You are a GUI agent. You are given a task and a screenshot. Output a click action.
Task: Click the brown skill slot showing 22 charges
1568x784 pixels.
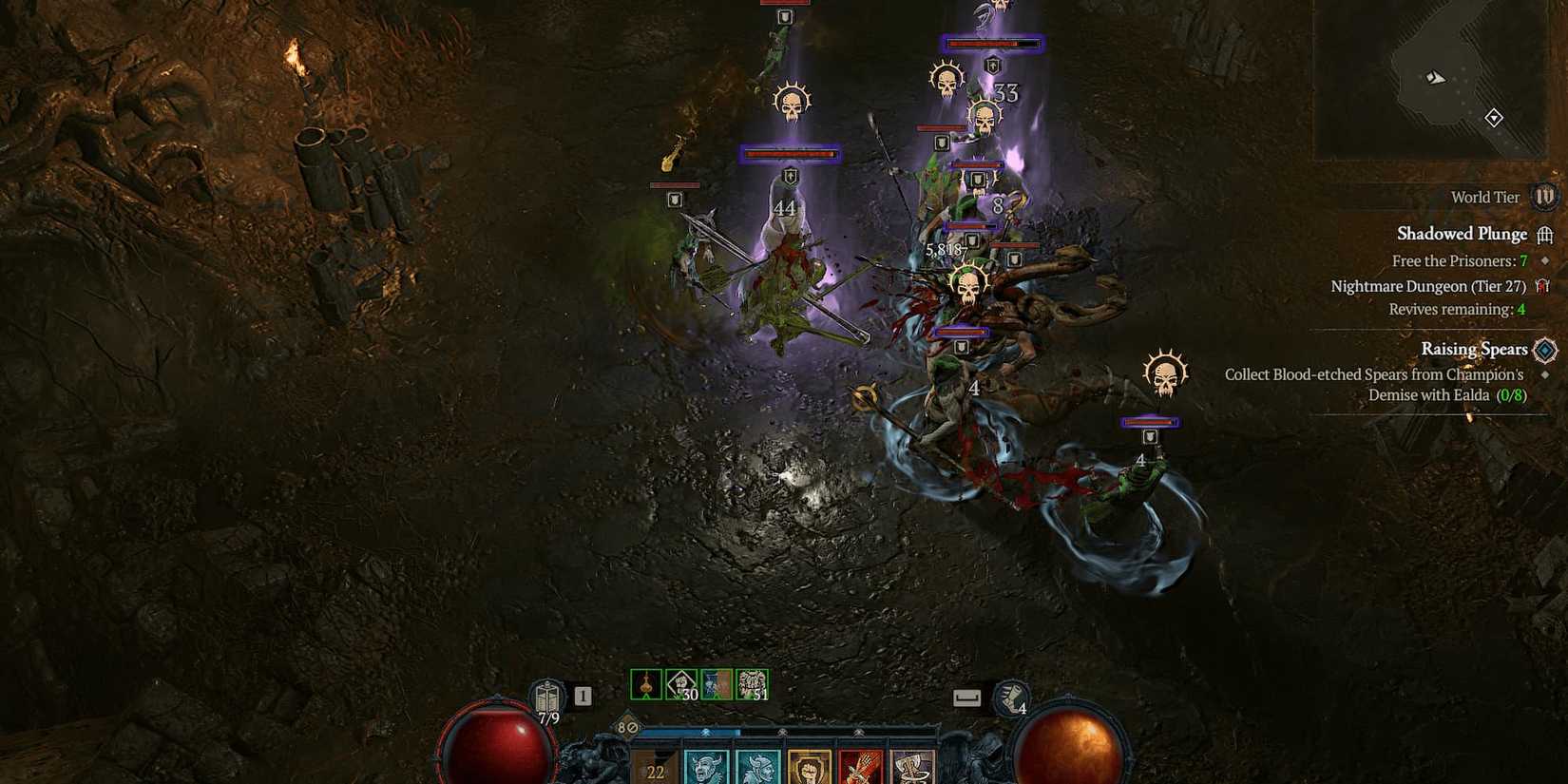[656, 768]
